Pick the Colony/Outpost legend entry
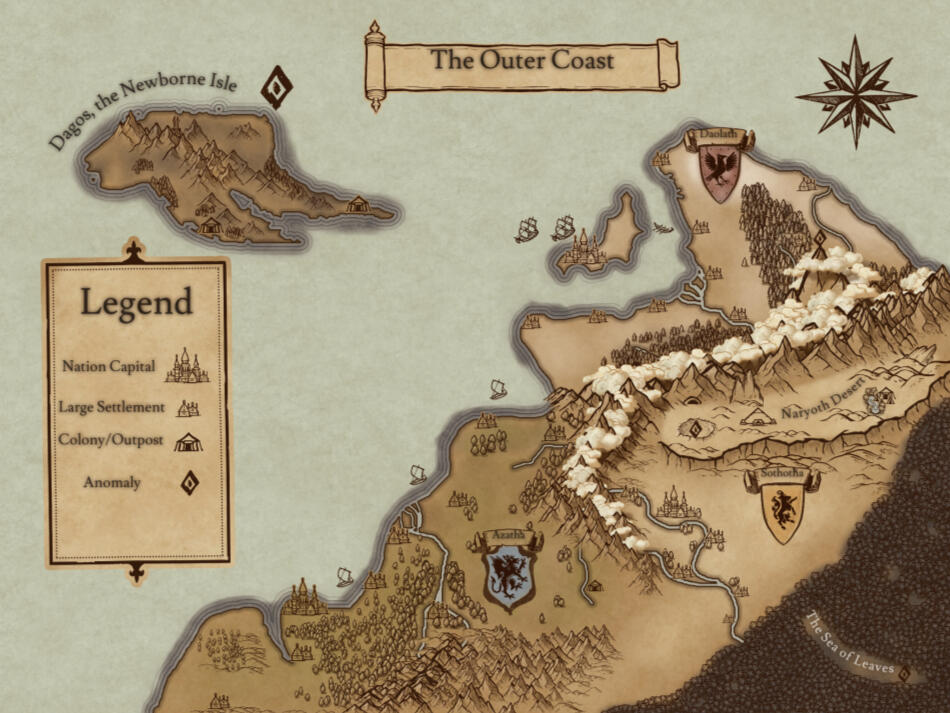Screen dimensions: 950x713 click(130, 440)
